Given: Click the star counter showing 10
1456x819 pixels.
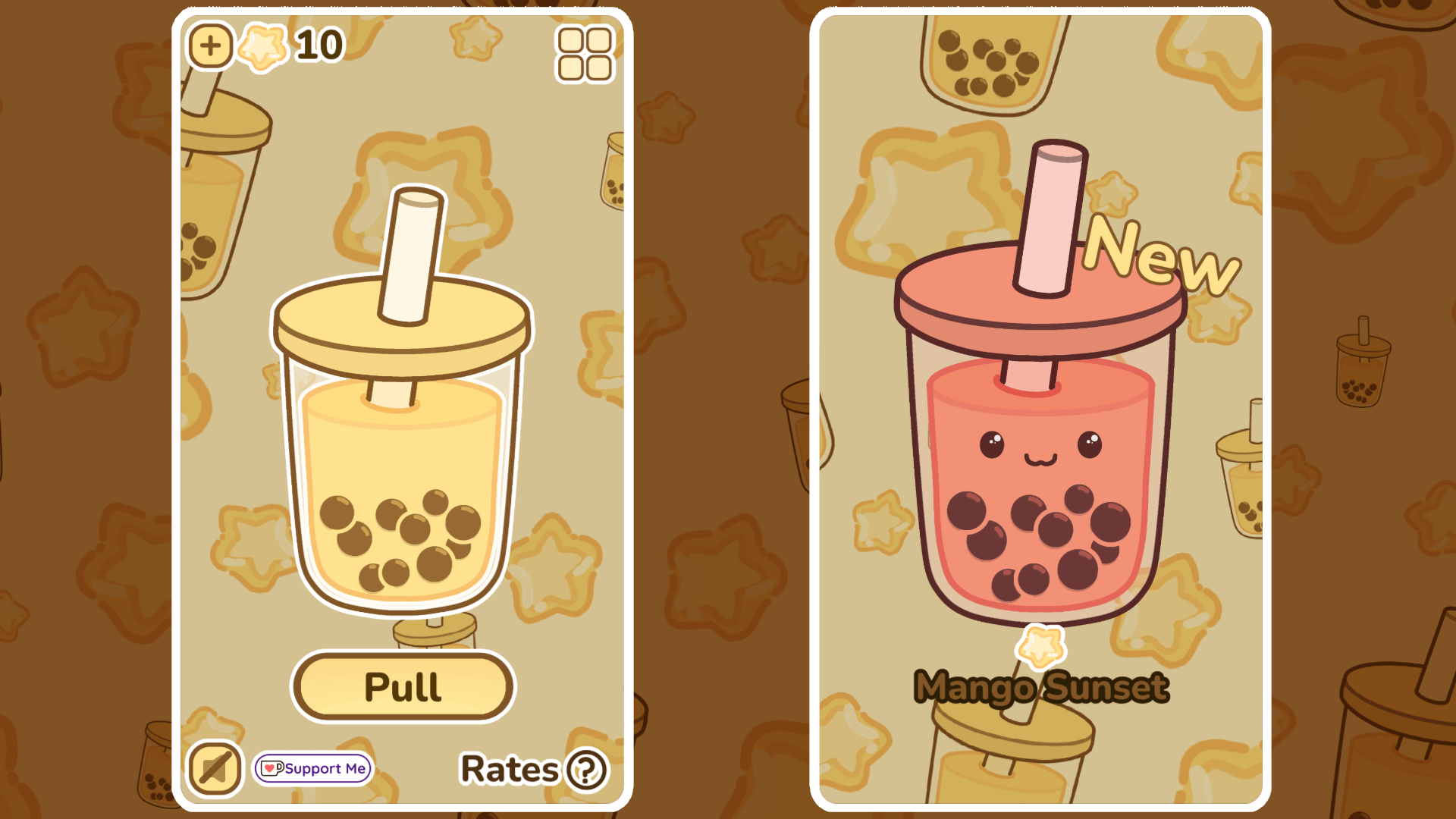Looking at the screenshot, I should [x=318, y=44].
